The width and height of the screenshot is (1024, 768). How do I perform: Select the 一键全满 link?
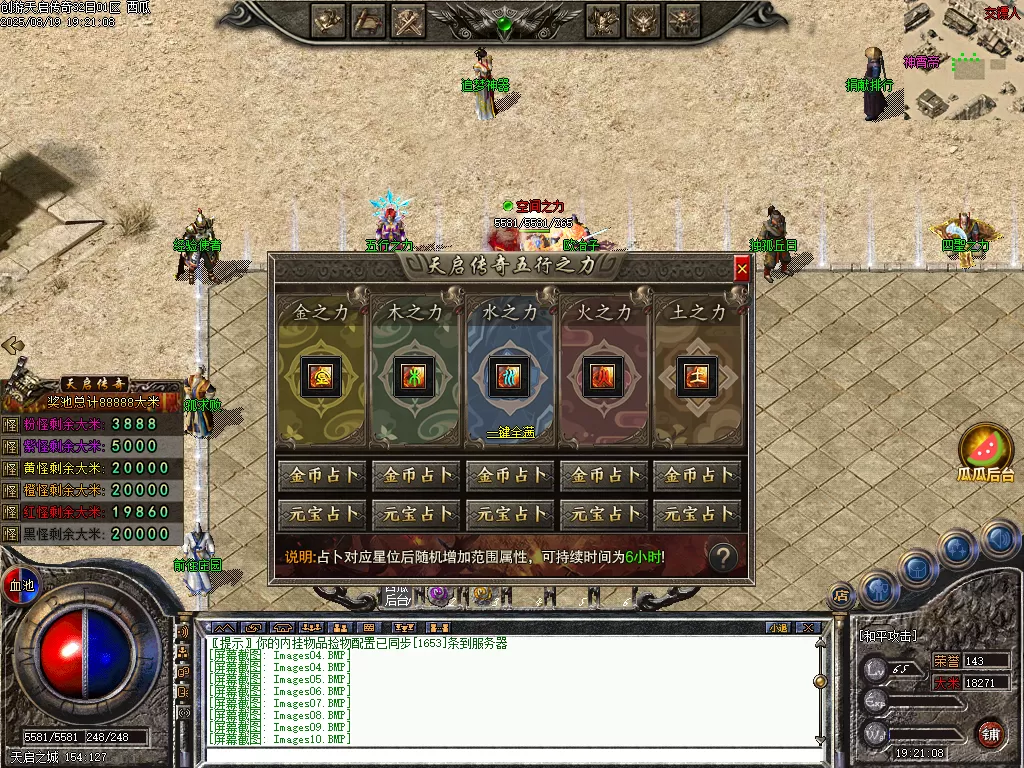click(510, 433)
